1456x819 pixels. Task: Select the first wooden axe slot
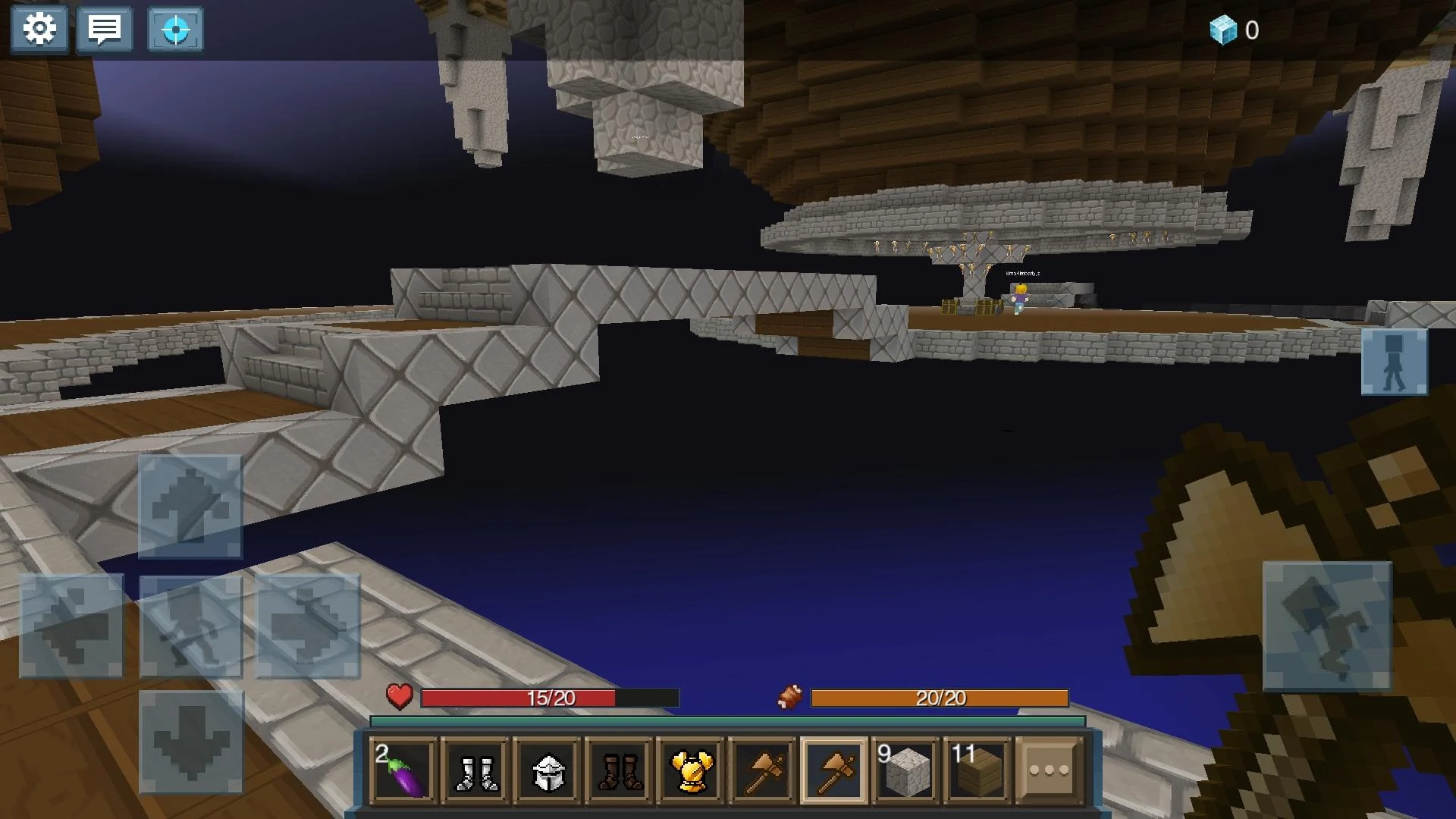pos(762,768)
